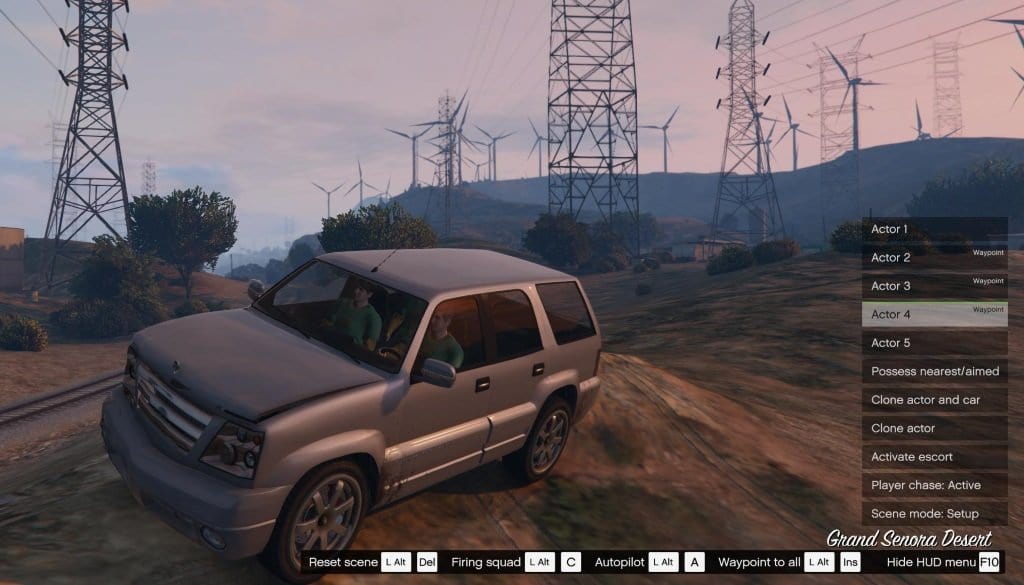This screenshot has width=1024, height=585.
Task: Switch to Actor 5
Action: tap(934, 343)
